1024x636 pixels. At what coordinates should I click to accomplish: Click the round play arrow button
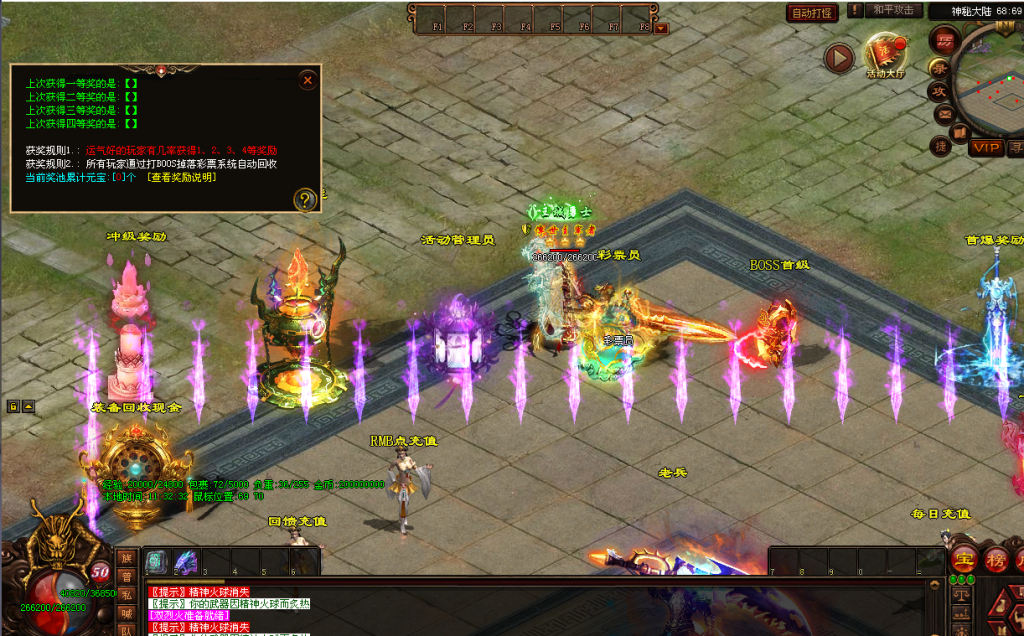[839, 58]
